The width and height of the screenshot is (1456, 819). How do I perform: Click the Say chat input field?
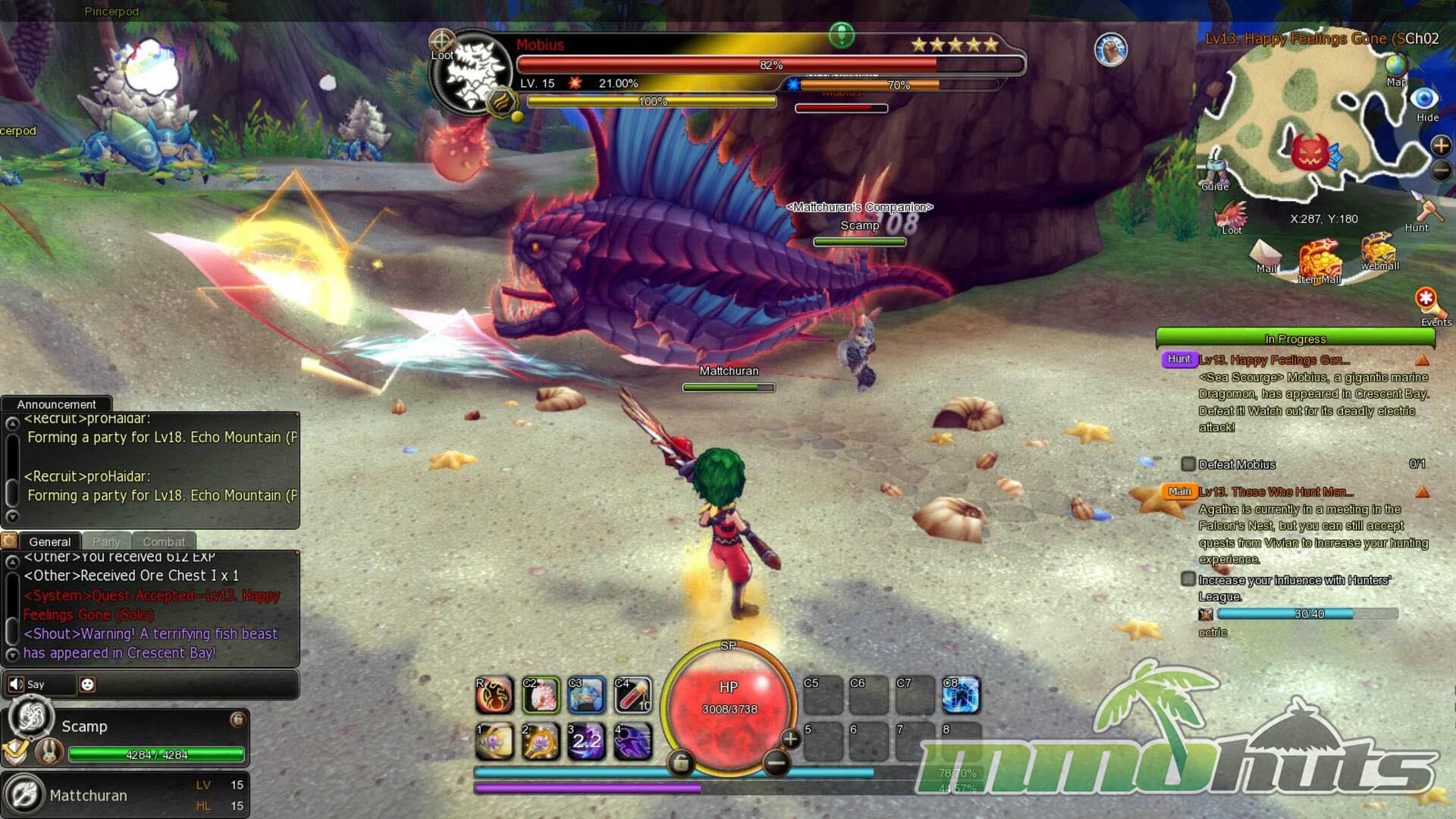coord(190,685)
